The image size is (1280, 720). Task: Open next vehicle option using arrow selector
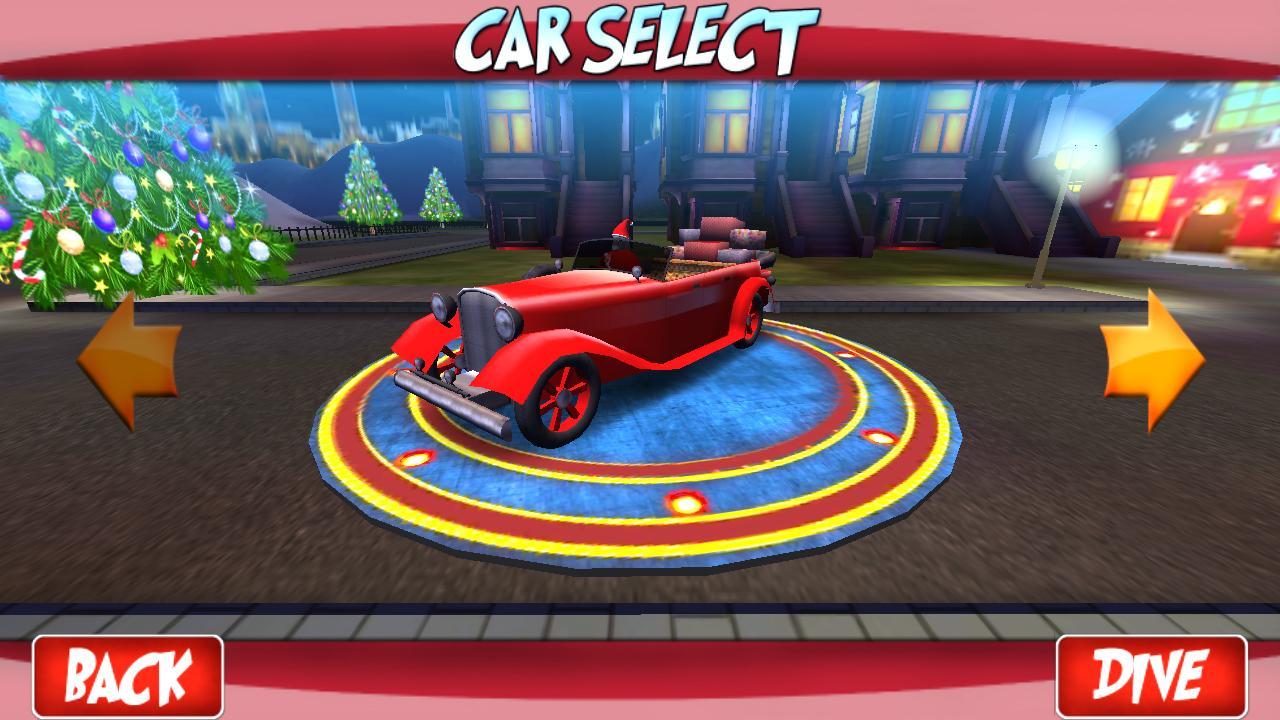click(x=1155, y=355)
